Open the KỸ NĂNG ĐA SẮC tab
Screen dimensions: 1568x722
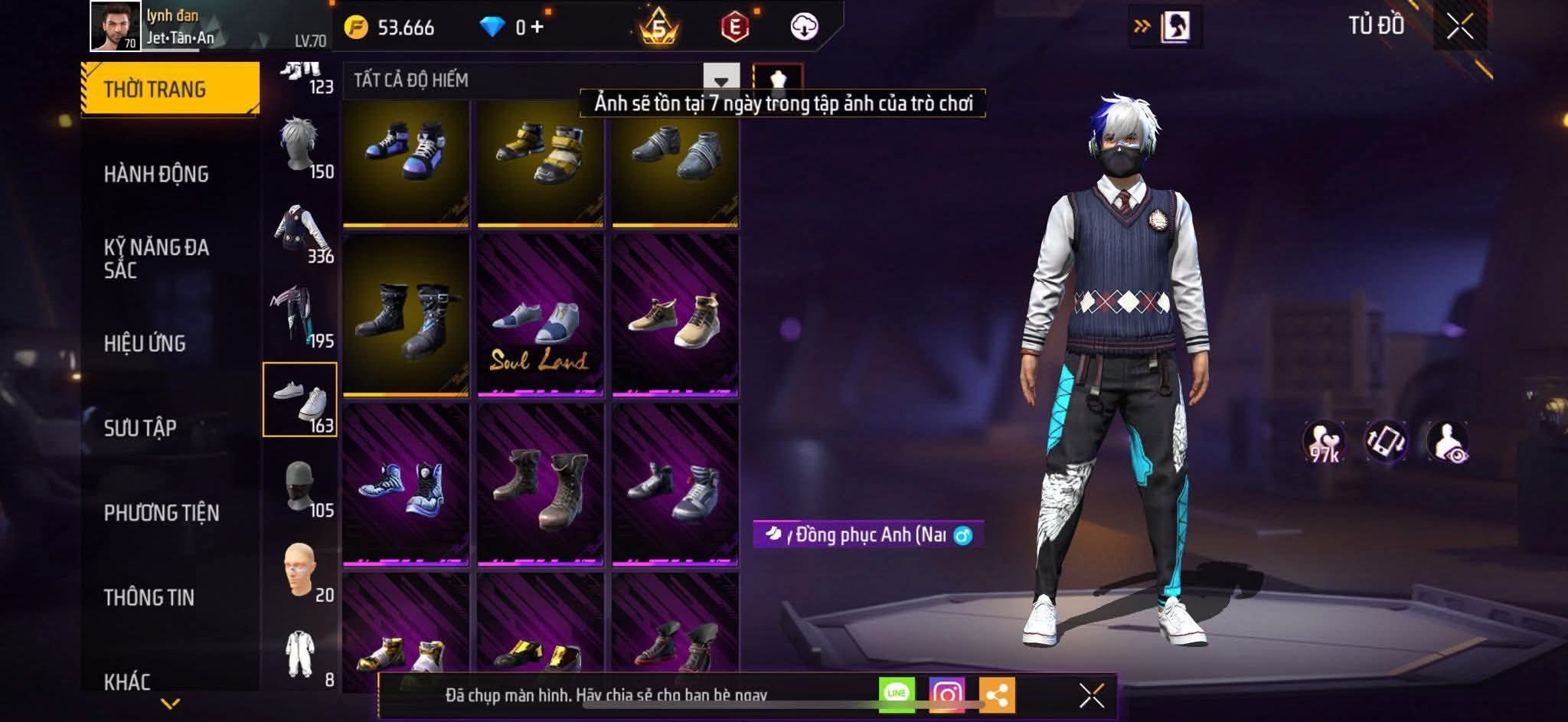point(156,259)
